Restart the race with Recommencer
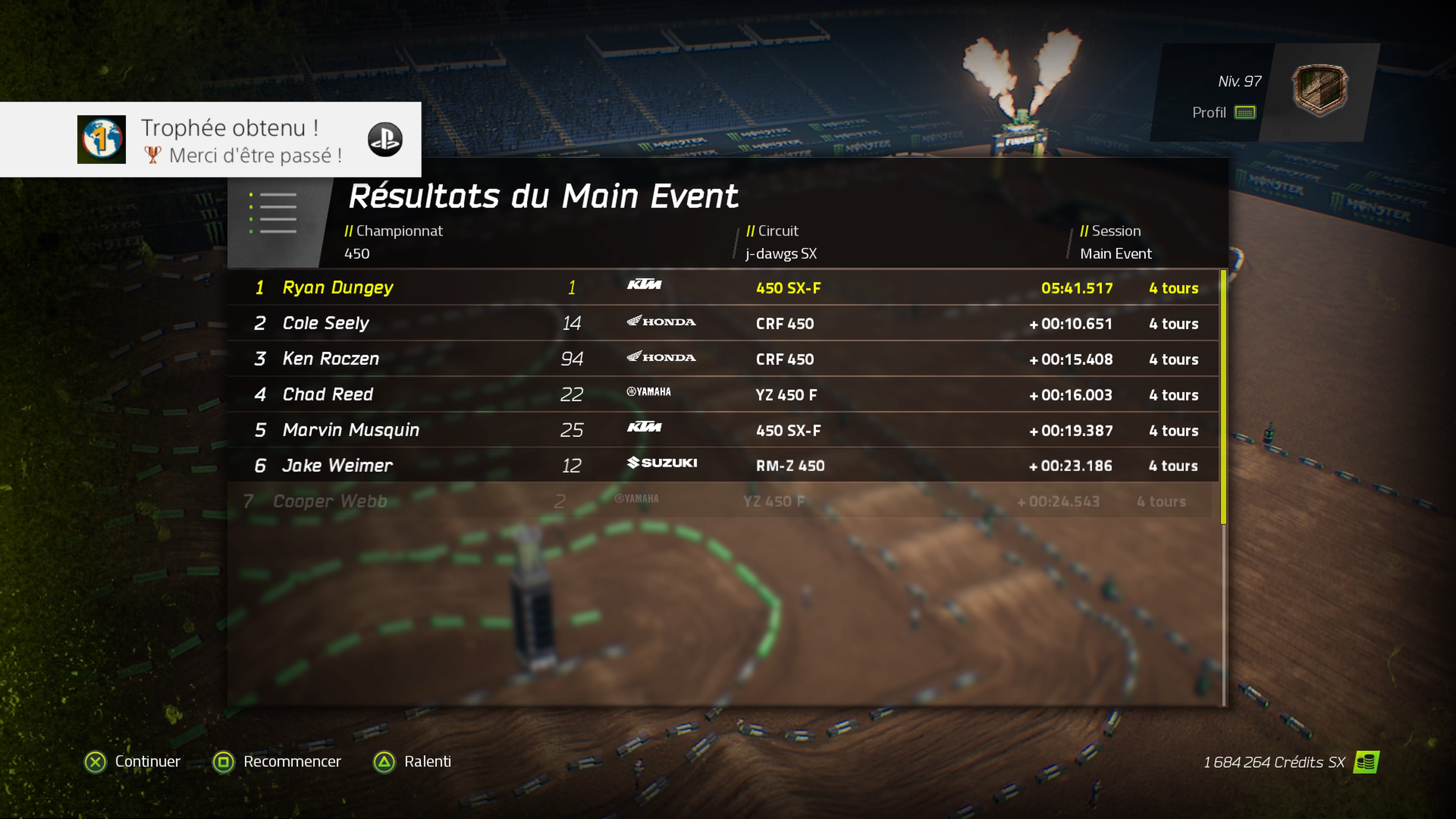1456x819 pixels. click(277, 762)
